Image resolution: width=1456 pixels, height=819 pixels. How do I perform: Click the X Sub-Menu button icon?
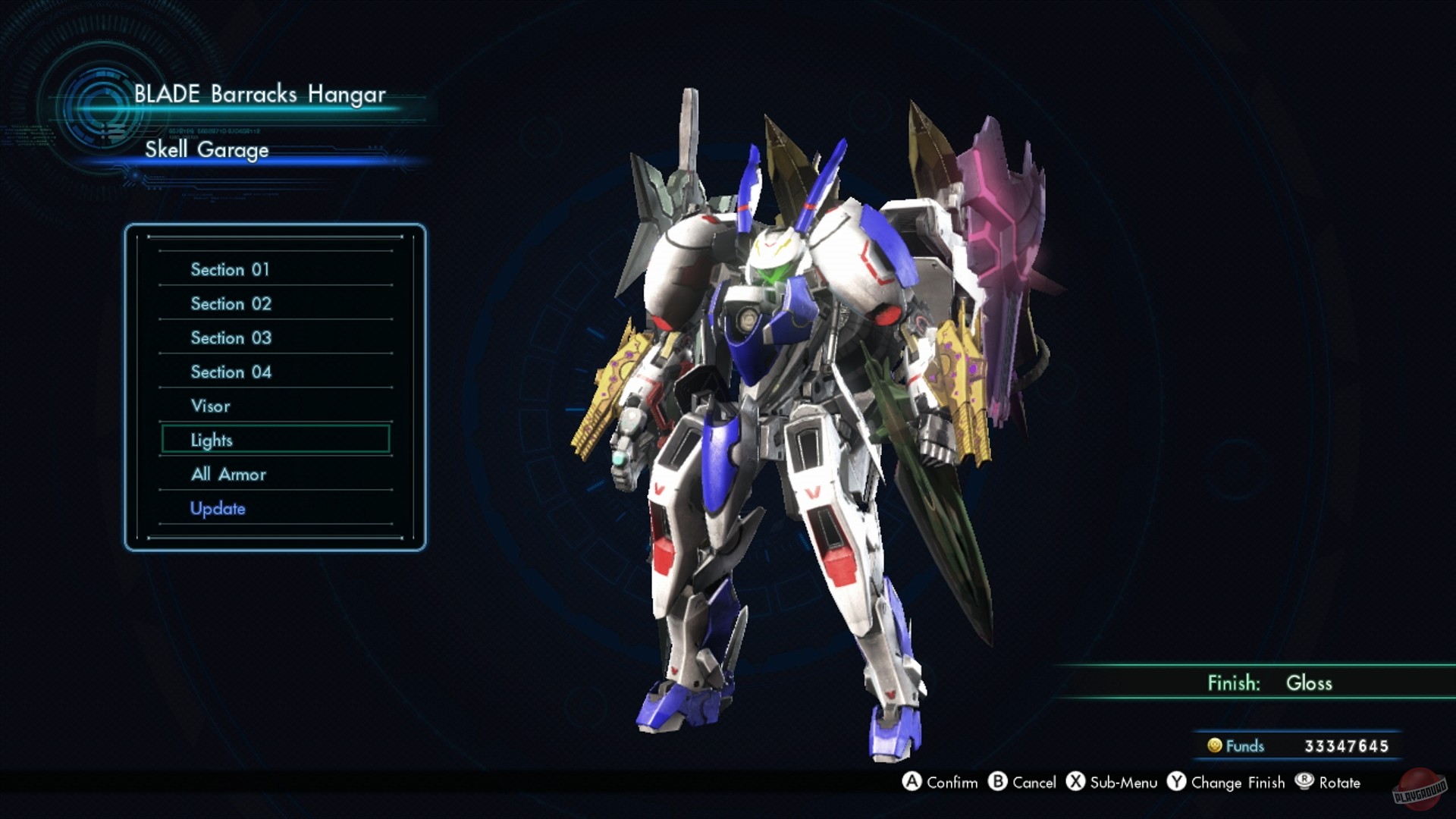point(1076,783)
